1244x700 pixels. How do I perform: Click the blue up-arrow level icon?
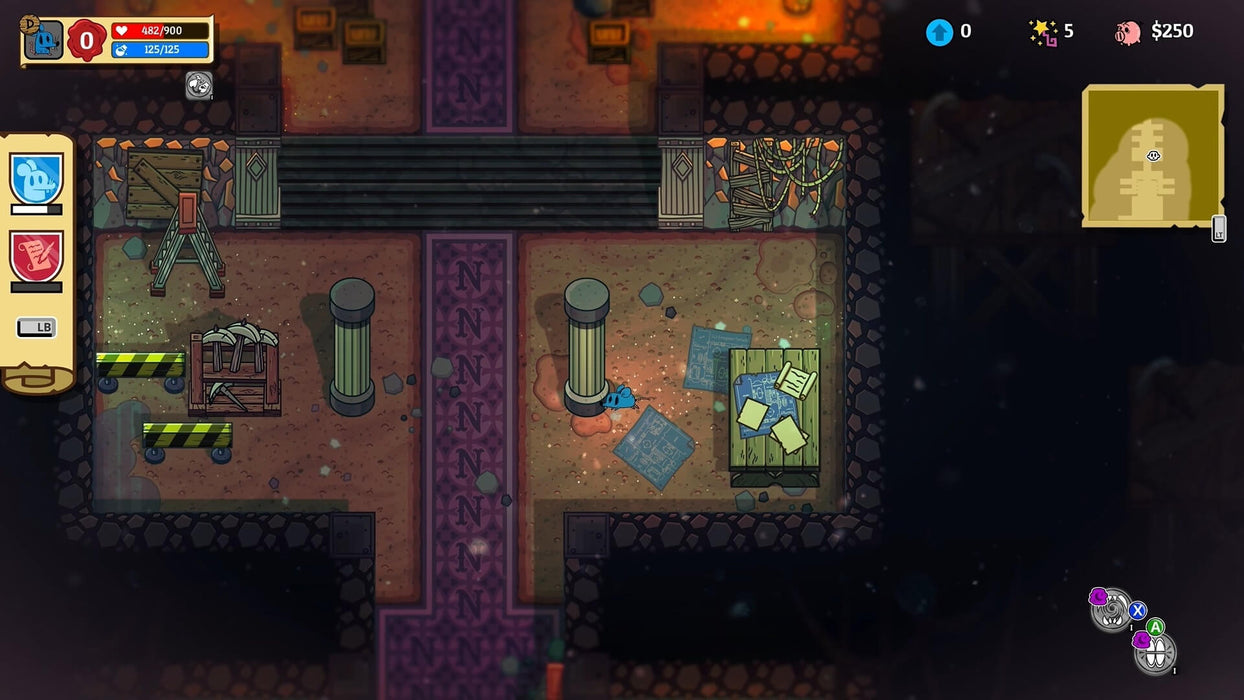coord(939,32)
